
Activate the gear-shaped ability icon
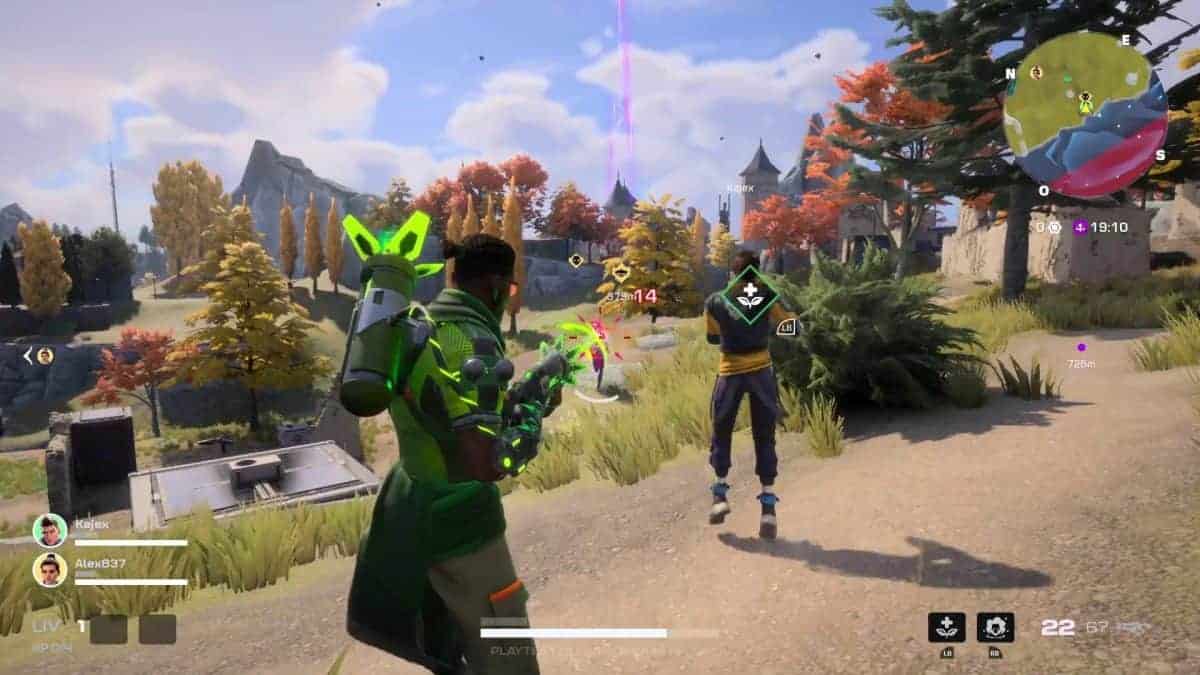pyautogui.click(x=995, y=627)
